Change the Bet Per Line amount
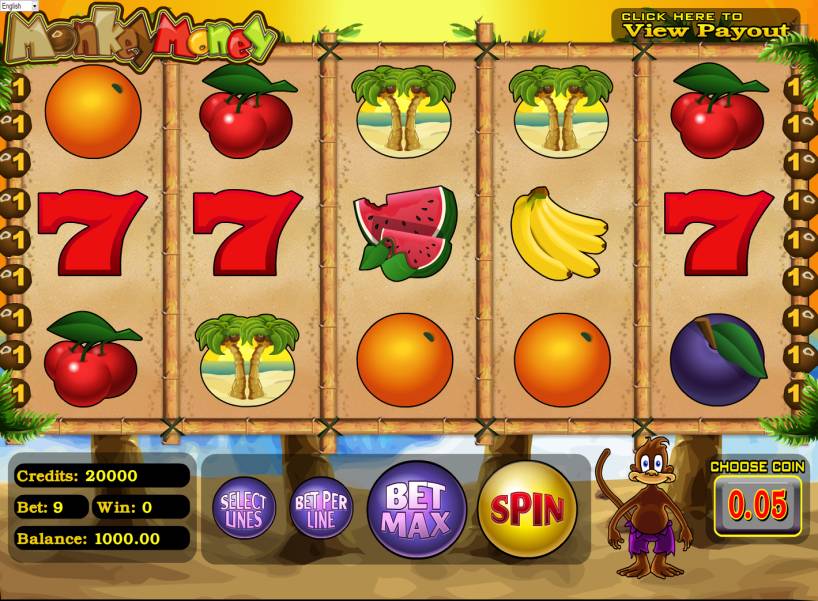Screen dimensions: 818x601 tap(321, 509)
